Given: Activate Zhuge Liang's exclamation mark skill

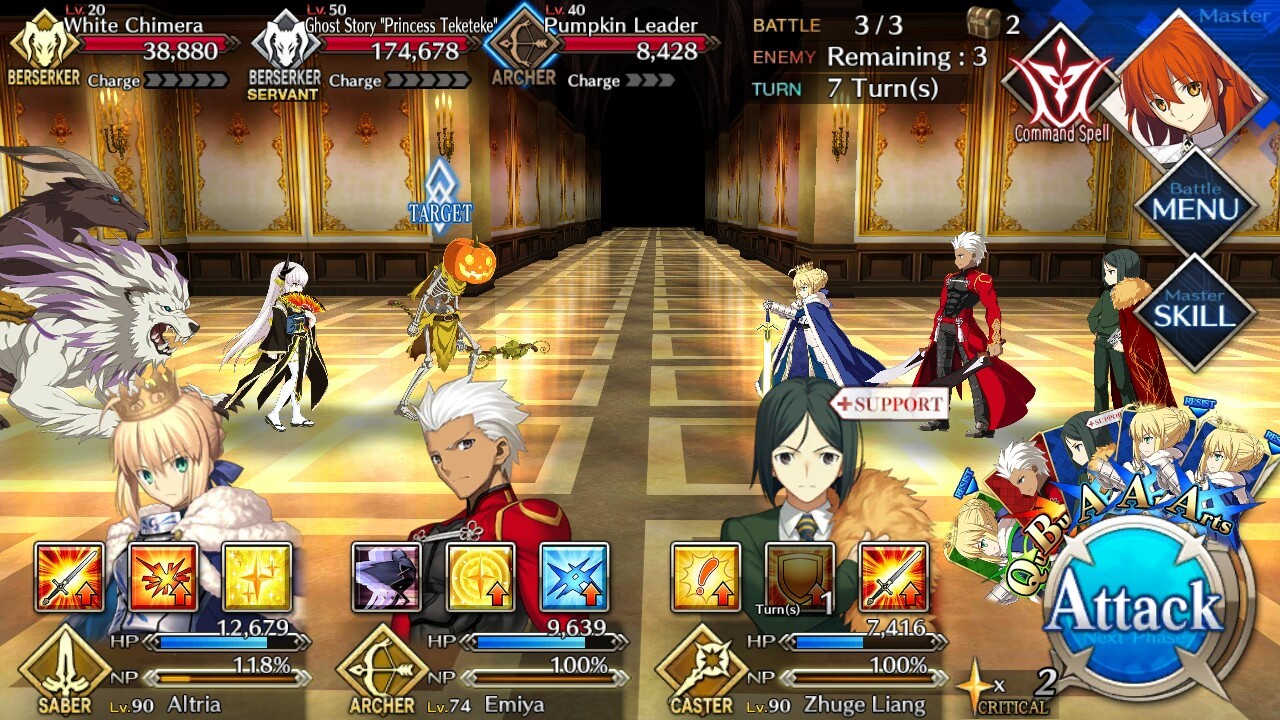Looking at the screenshot, I should click(705, 577).
